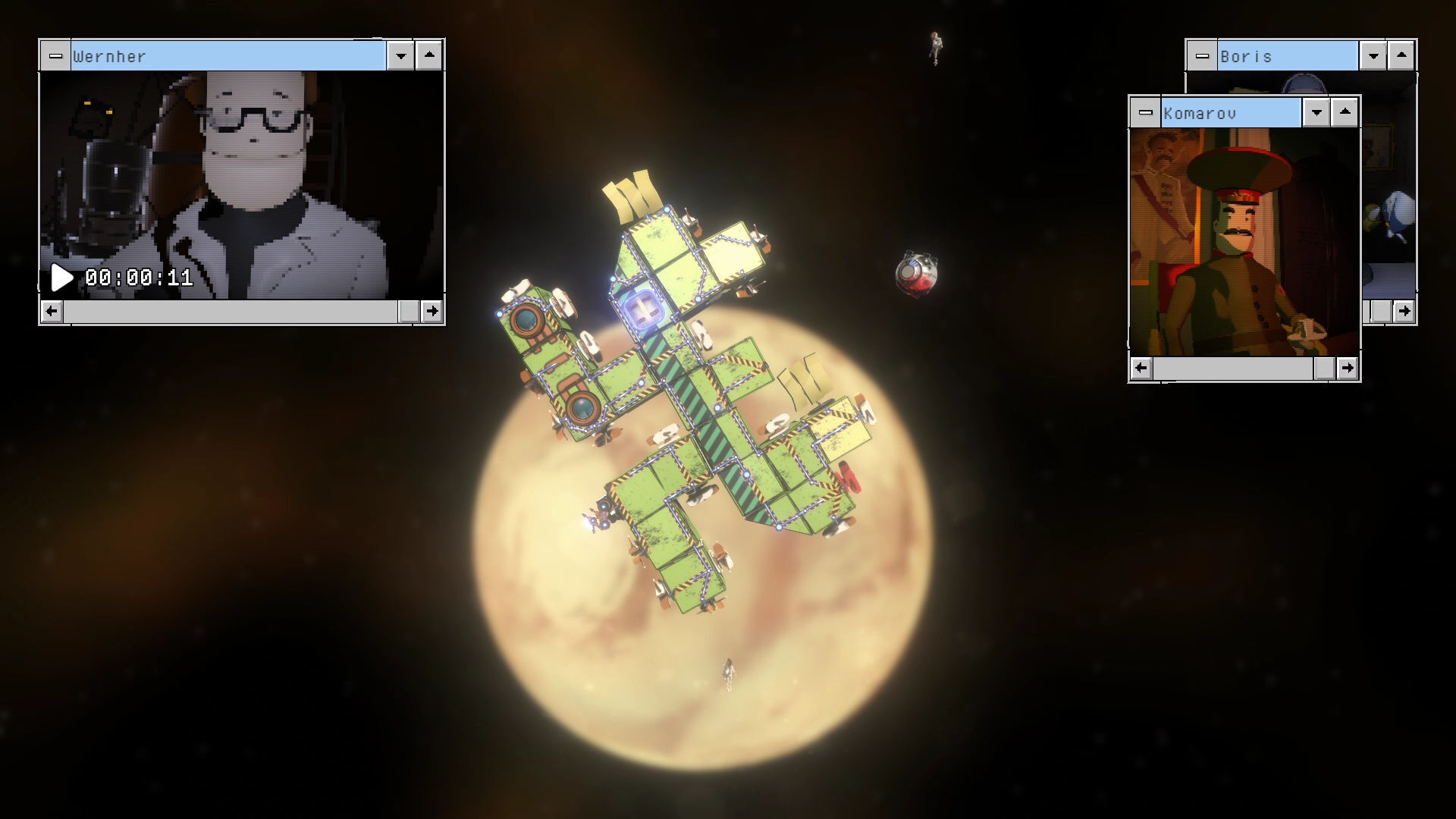Bring the Boris window to front
The width and height of the screenshot is (1456, 819).
click(1286, 56)
